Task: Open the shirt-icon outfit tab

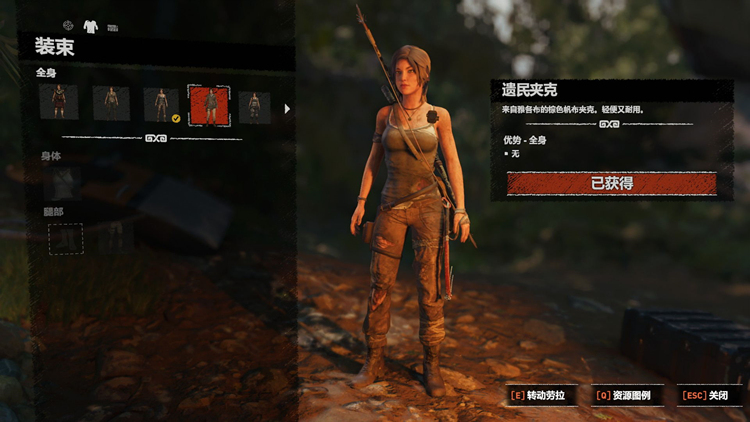Action: (x=90, y=26)
